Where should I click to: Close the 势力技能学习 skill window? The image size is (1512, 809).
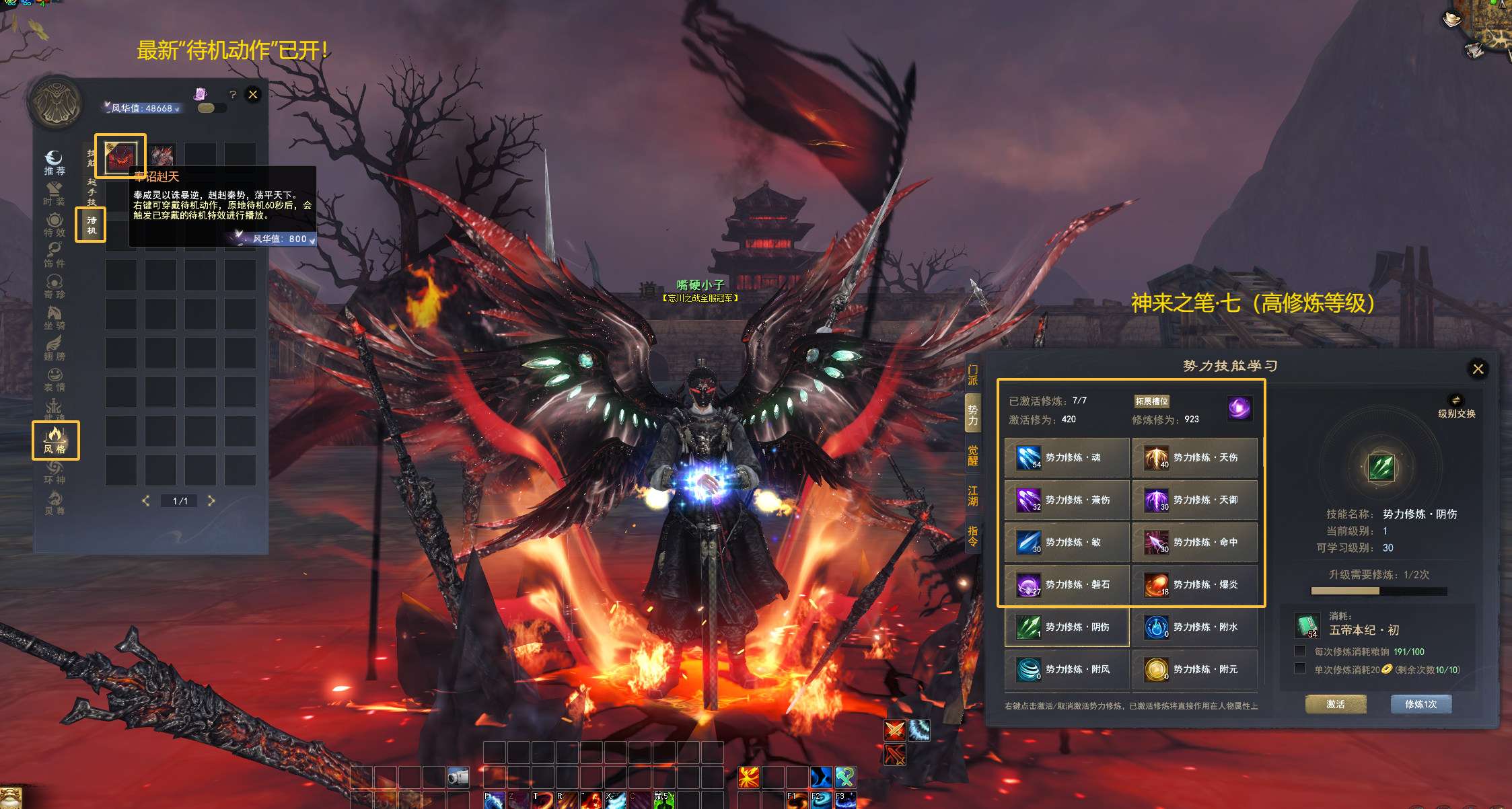[1478, 369]
